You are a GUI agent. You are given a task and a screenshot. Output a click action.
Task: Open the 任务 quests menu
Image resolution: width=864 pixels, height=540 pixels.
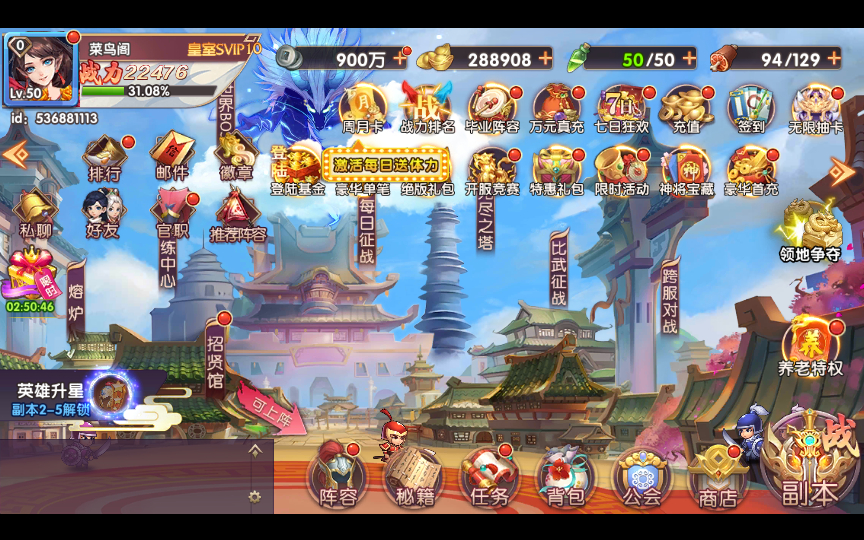[489, 474]
